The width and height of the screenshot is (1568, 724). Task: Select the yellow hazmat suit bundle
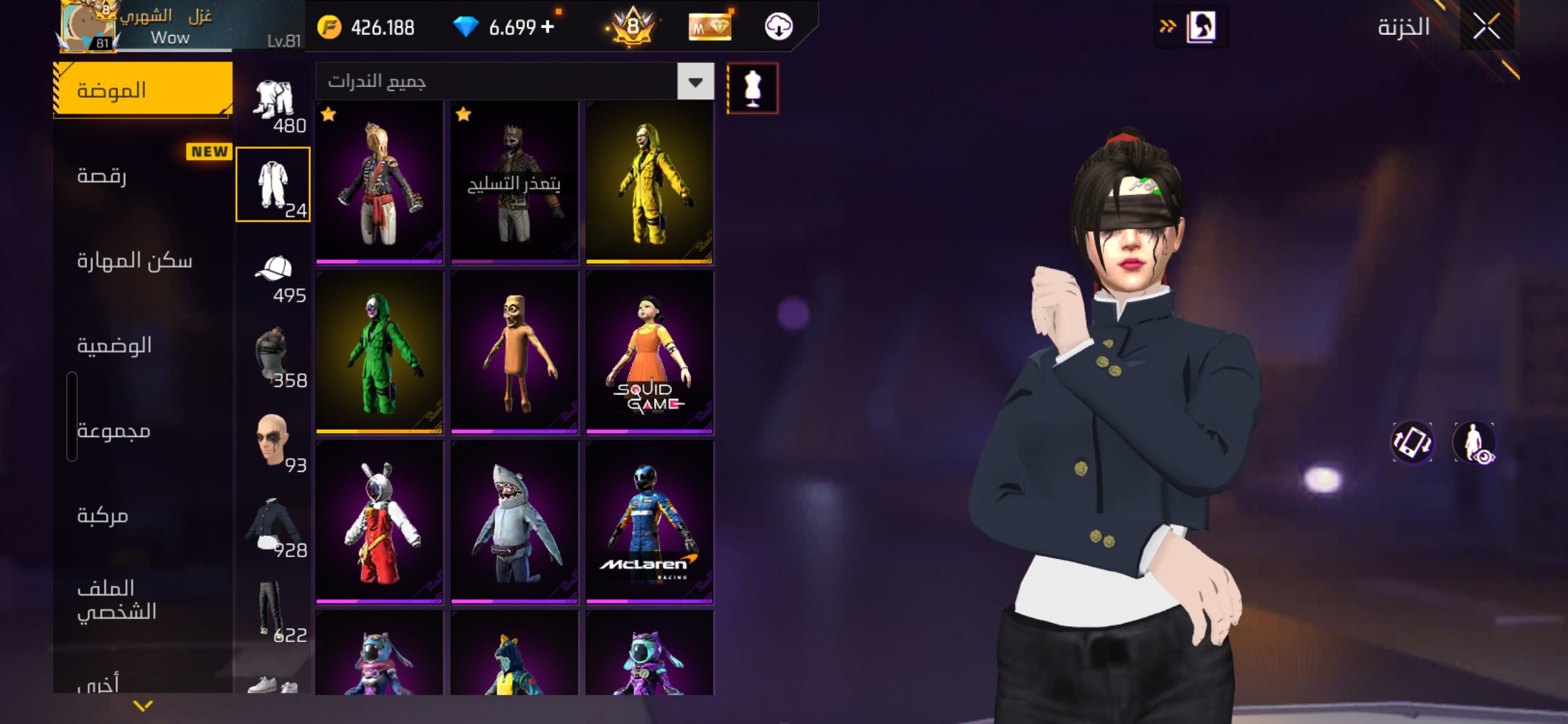649,182
